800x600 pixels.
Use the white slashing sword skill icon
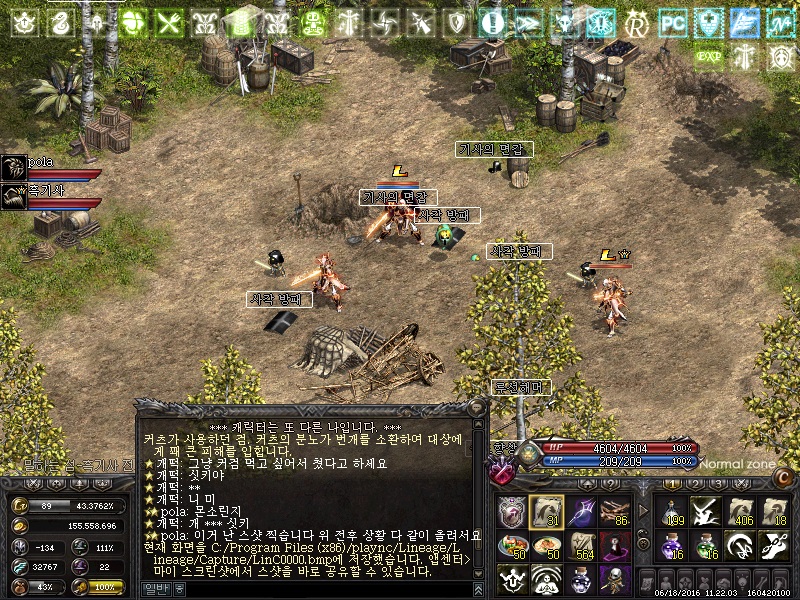click(x=704, y=512)
